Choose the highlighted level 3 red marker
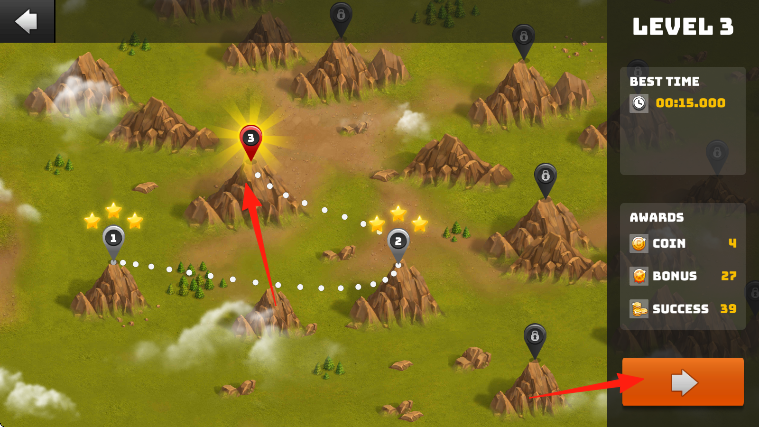 pos(250,140)
